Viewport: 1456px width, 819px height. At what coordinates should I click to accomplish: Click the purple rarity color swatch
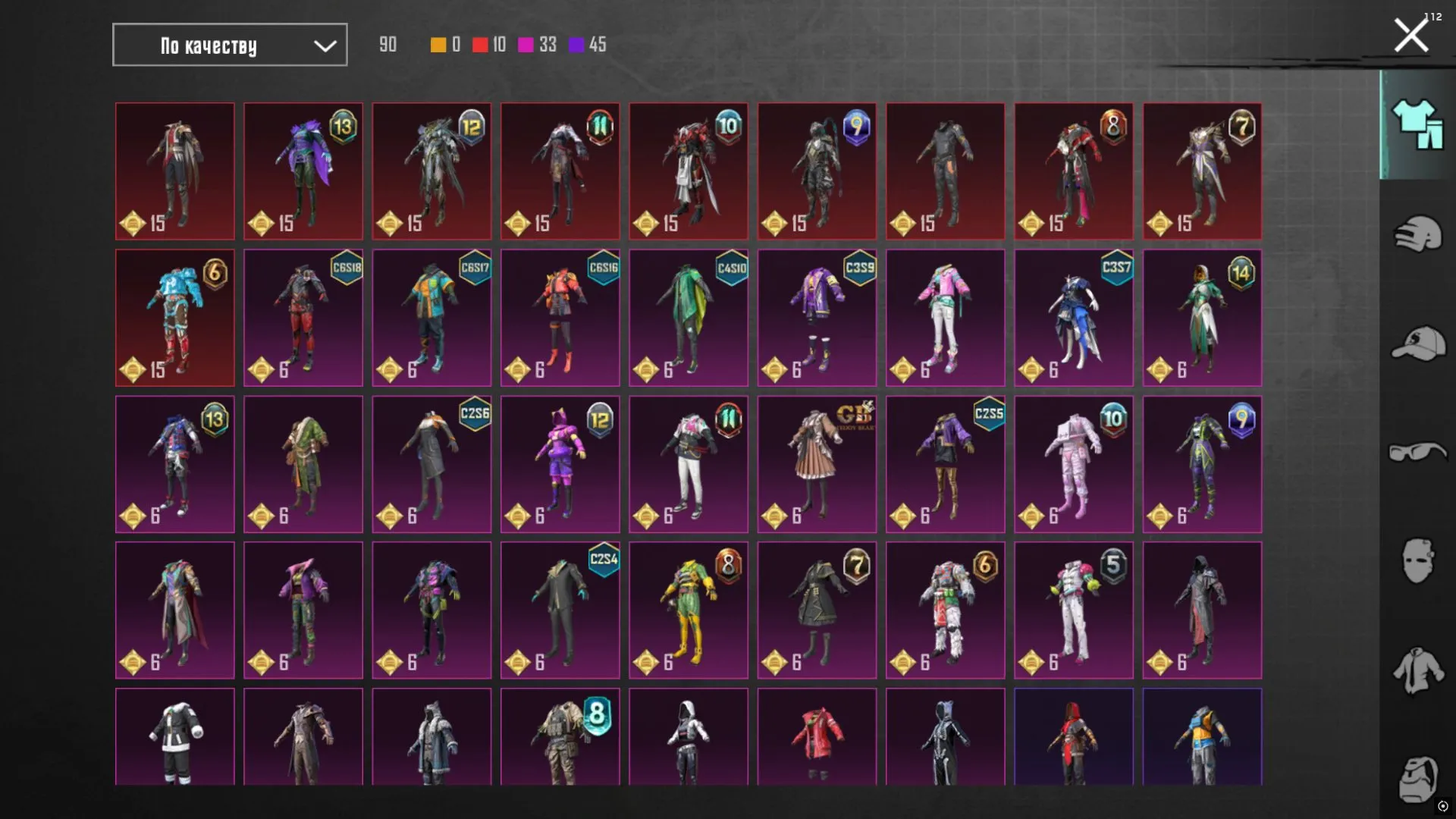coord(576,45)
